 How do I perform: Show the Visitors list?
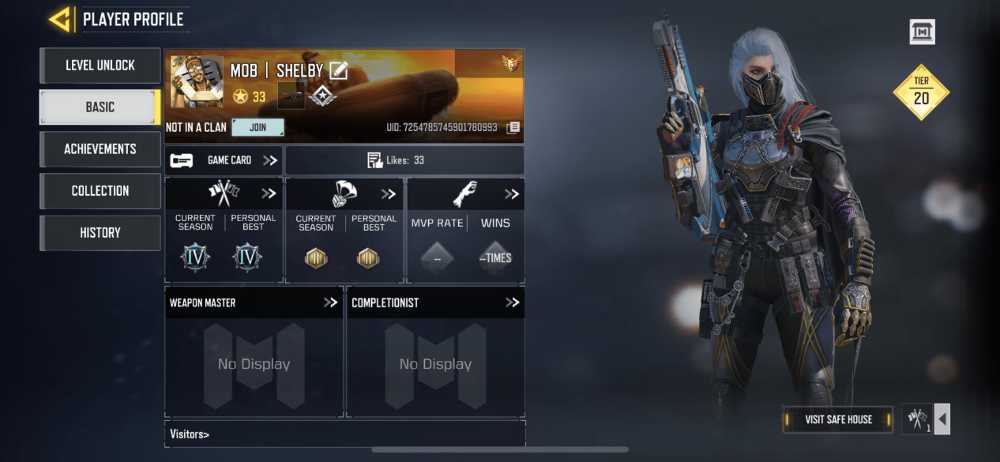(190, 434)
